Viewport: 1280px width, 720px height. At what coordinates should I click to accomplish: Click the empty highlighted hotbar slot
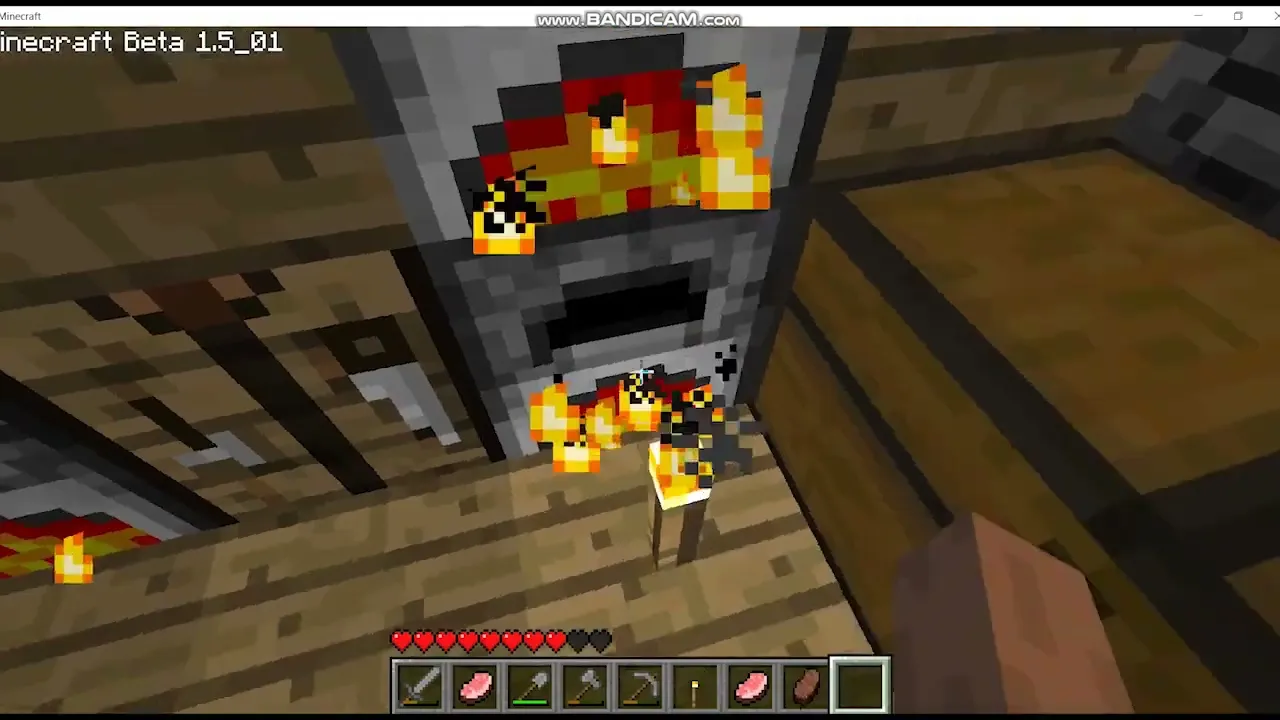point(860,686)
